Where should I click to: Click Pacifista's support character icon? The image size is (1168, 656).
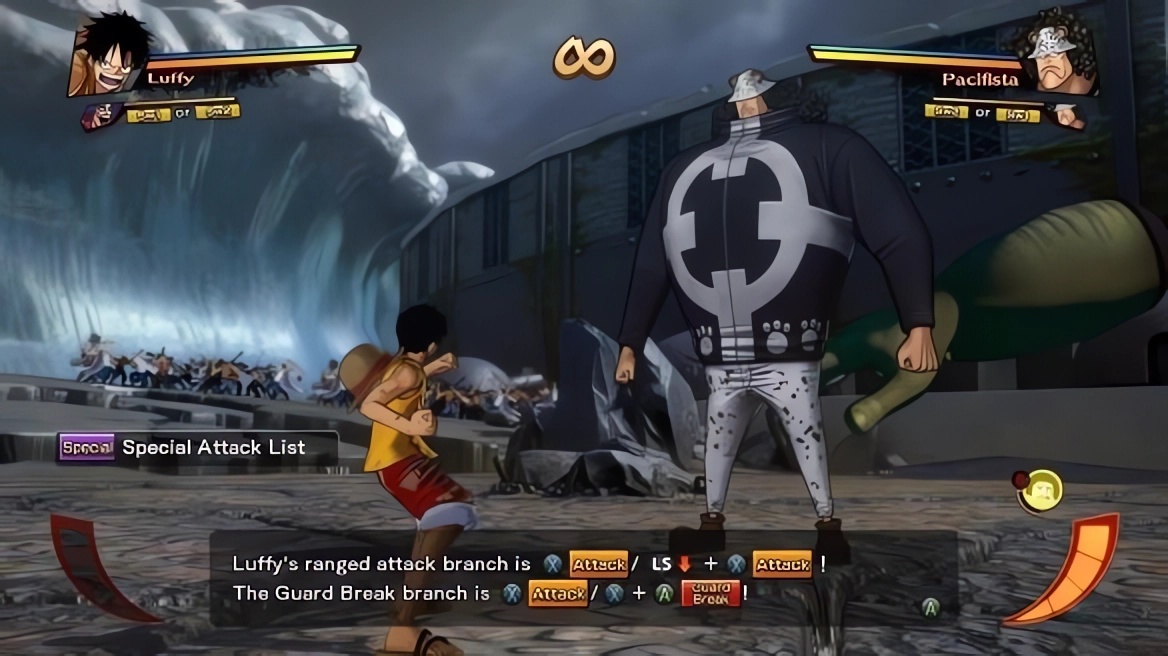[x=1068, y=115]
